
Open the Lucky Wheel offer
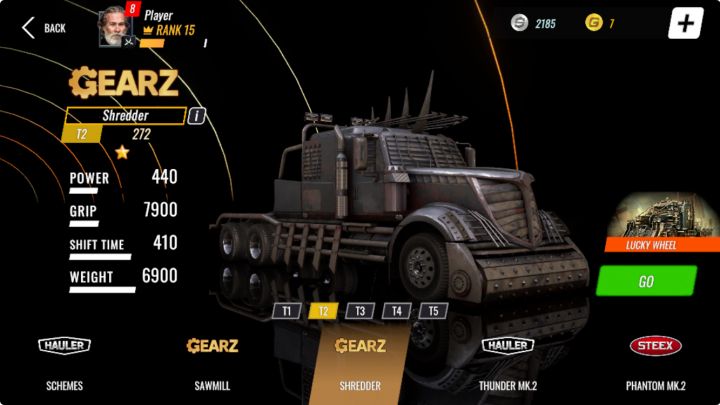660,223
